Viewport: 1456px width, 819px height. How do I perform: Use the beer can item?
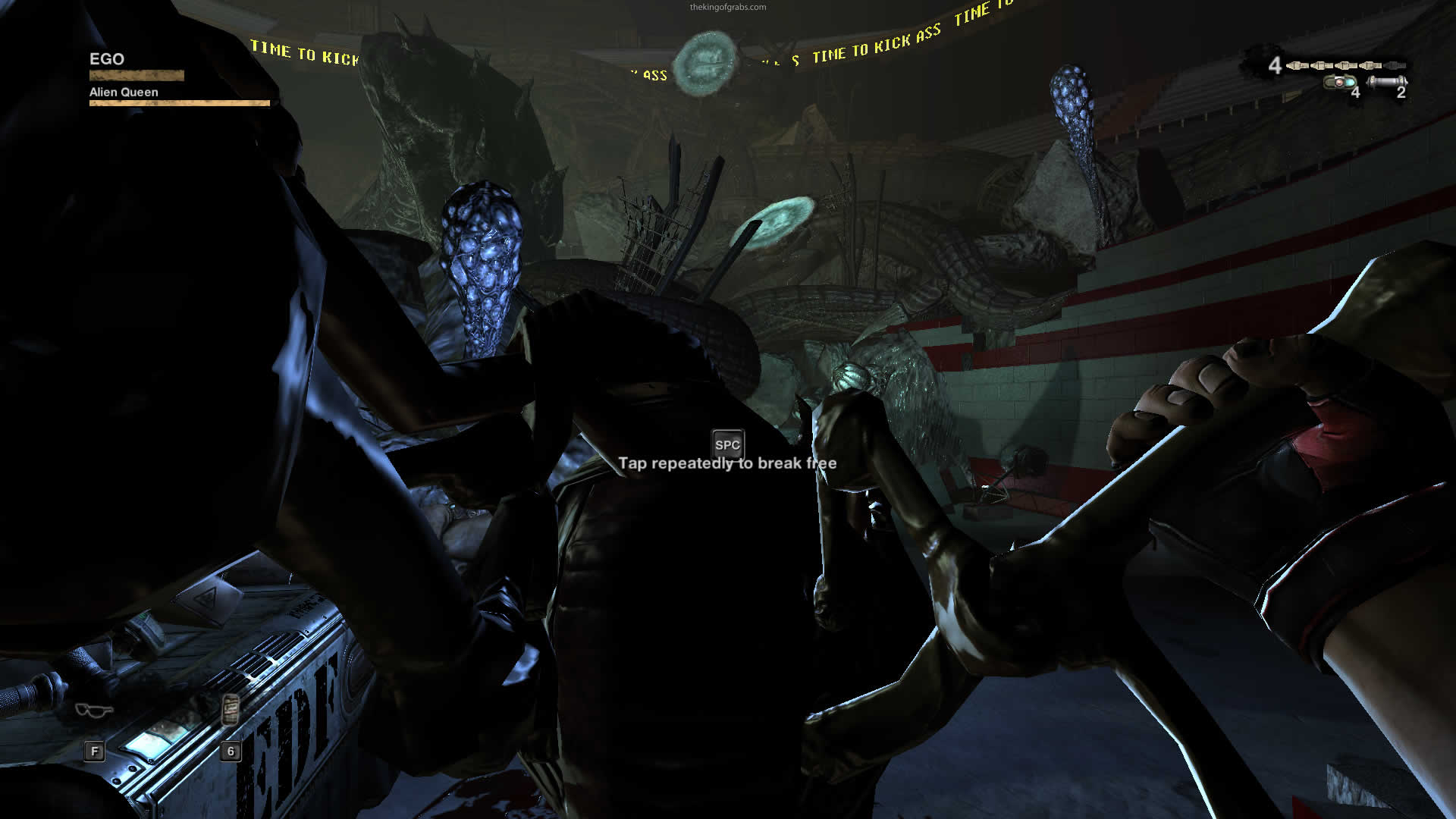click(231, 711)
